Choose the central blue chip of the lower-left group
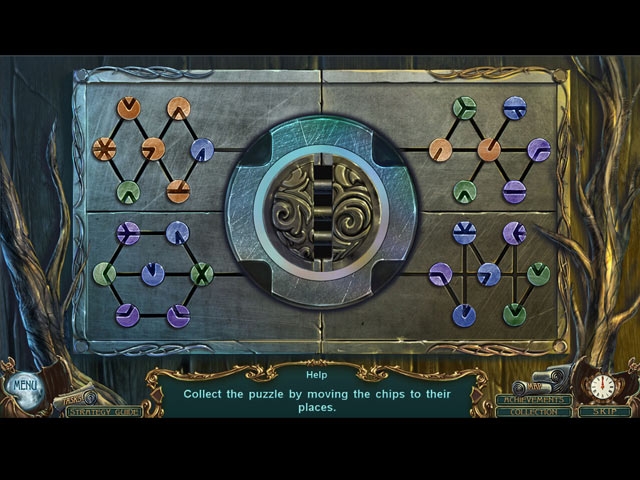Screen dimensions: 640x480 (153, 273)
